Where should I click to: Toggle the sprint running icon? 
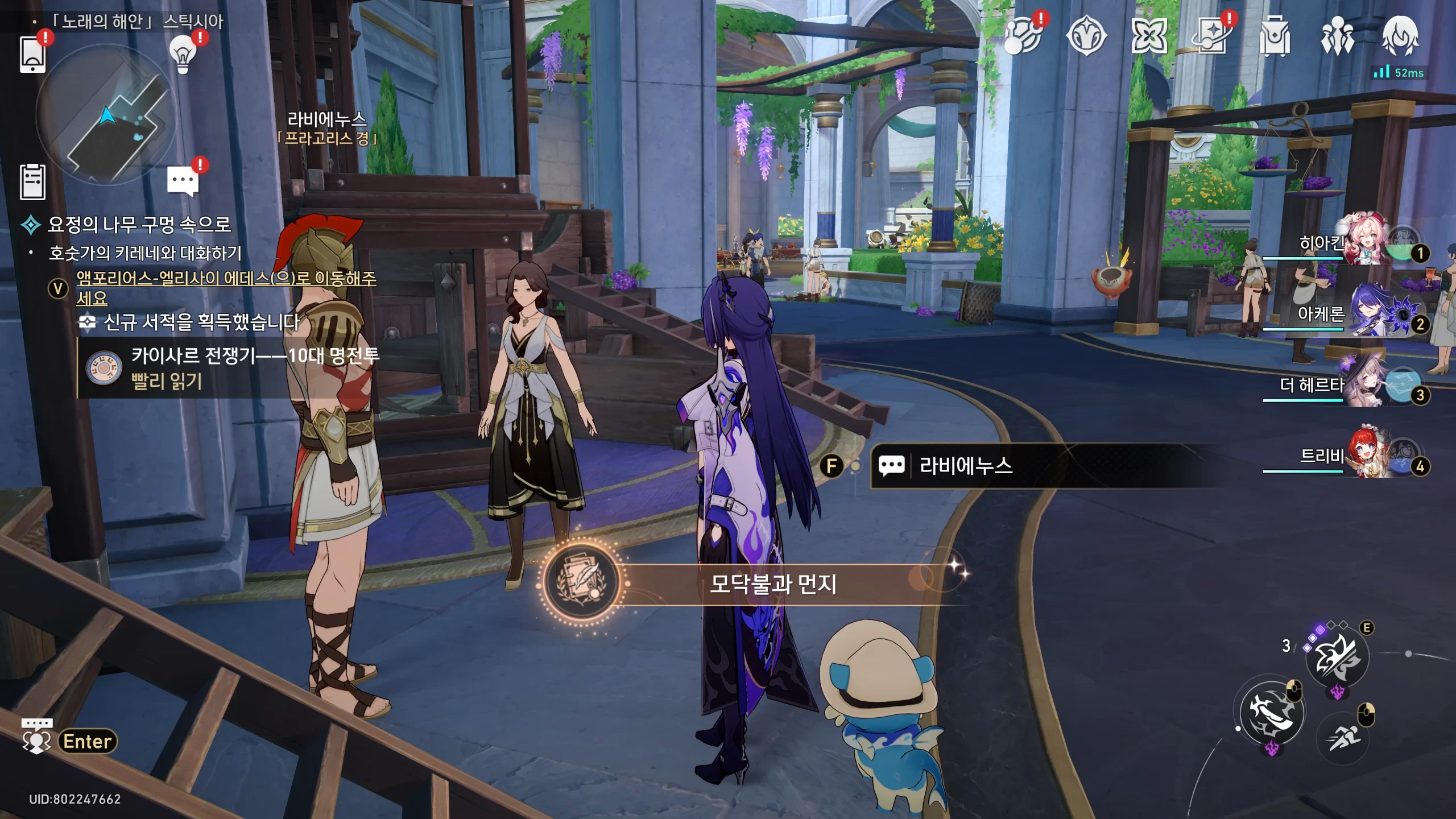1343,738
